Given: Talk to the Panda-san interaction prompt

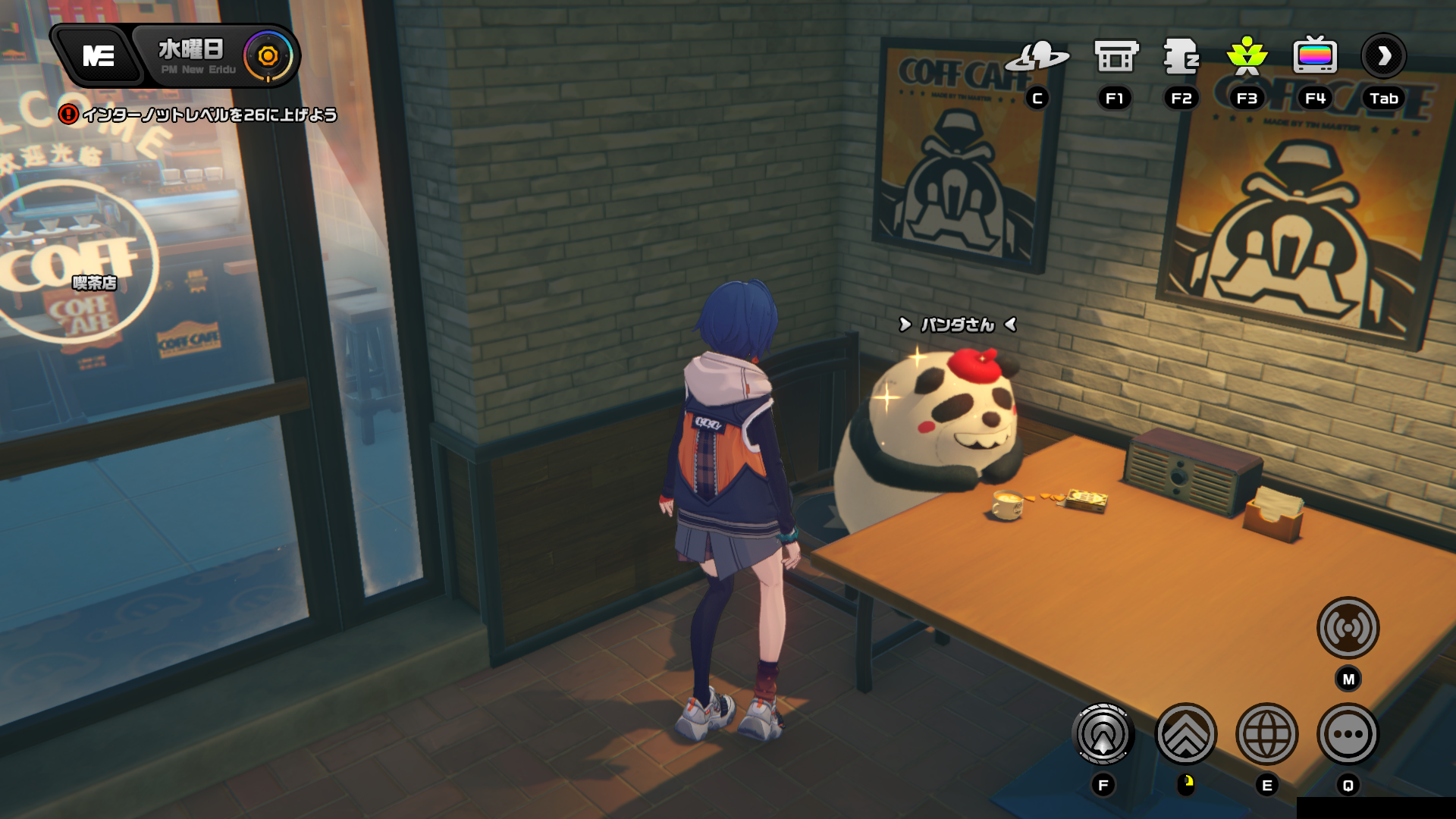Looking at the screenshot, I should click(x=957, y=325).
